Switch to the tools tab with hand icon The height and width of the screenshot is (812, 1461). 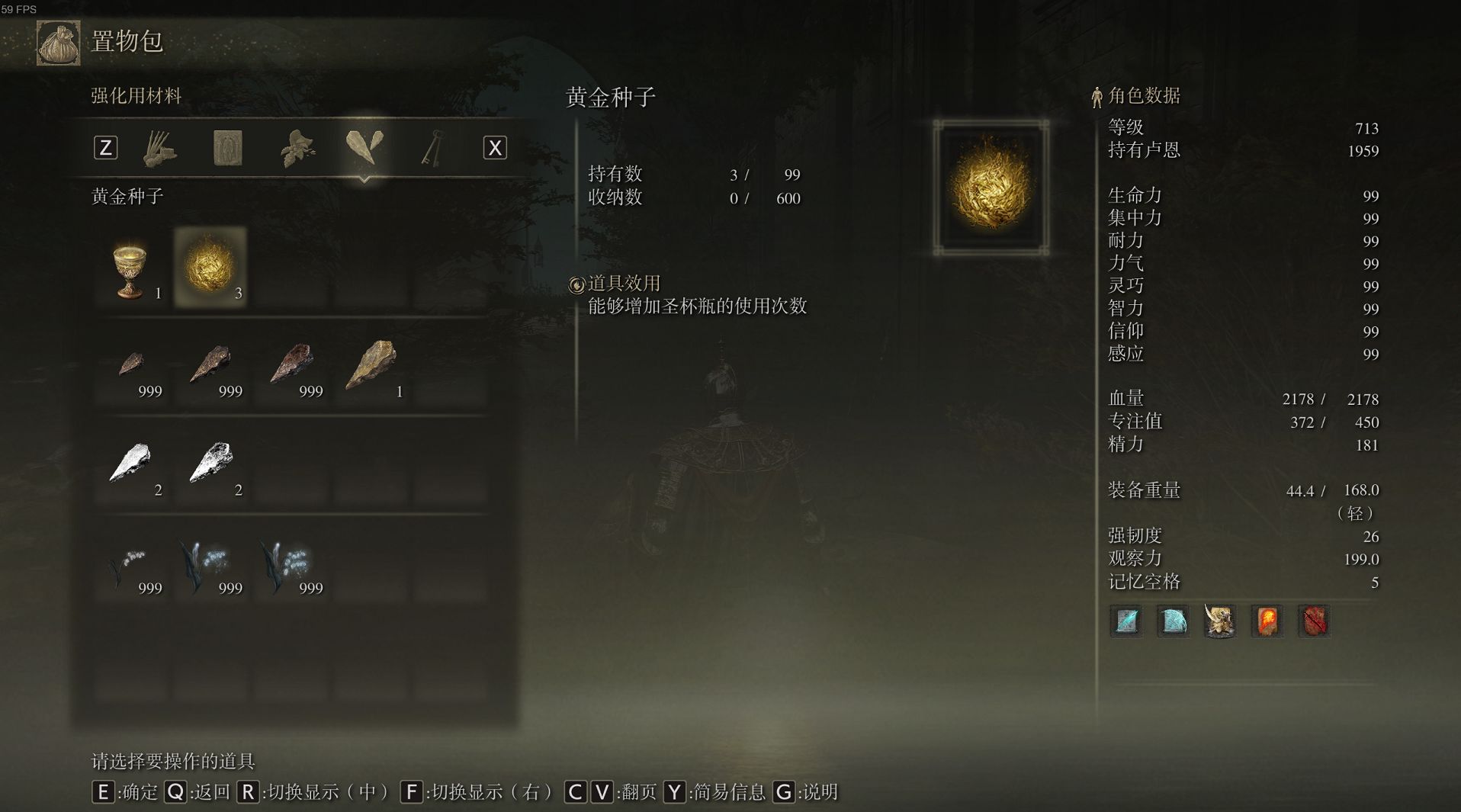pos(160,147)
